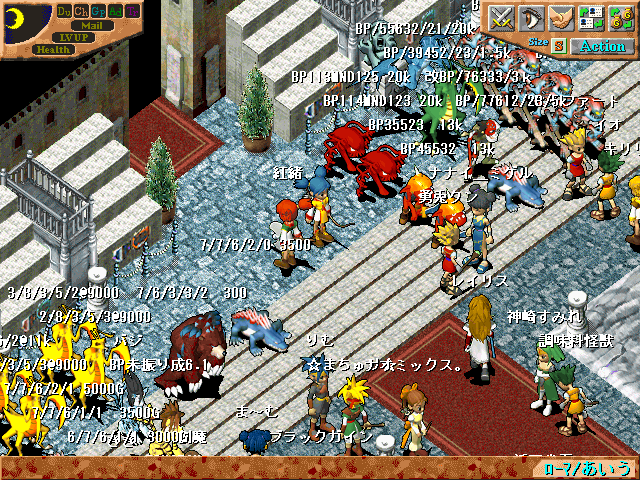Select the Health button

[51, 48]
